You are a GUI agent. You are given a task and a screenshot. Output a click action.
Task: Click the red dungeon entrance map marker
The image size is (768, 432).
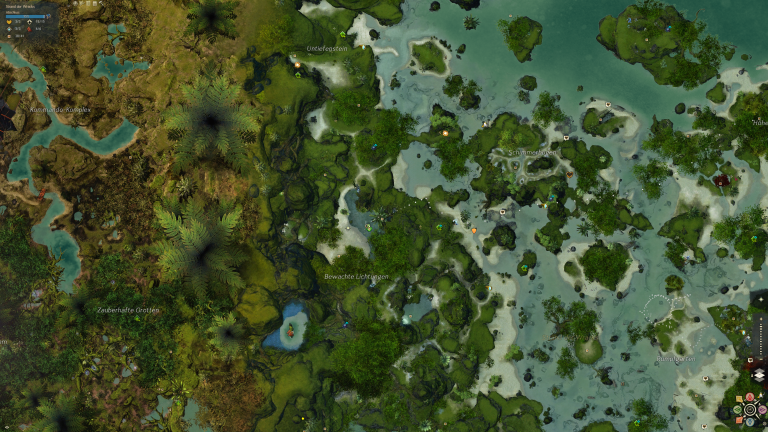[721, 181]
